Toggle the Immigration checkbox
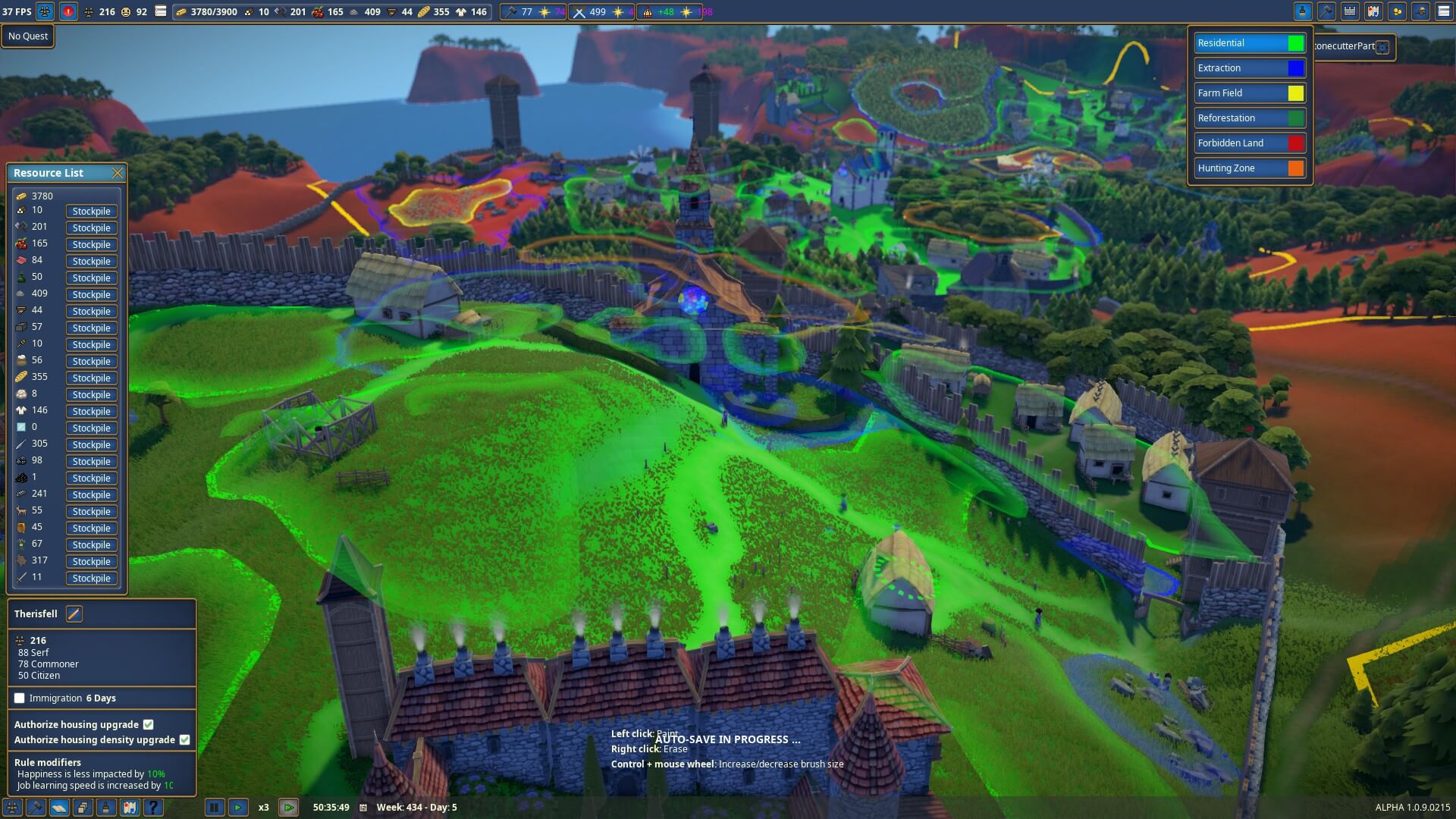This screenshot has width=1456, height=819. click(x=20, y=698)
